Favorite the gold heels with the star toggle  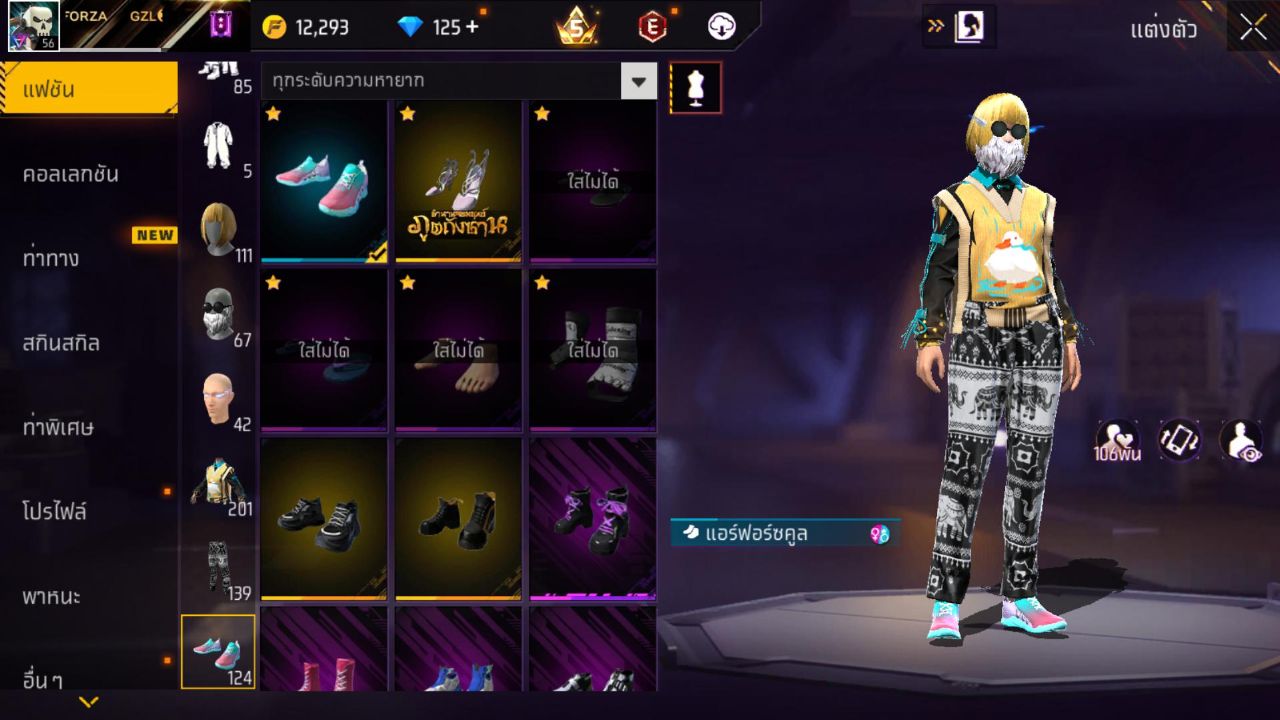tap(406, 115)
